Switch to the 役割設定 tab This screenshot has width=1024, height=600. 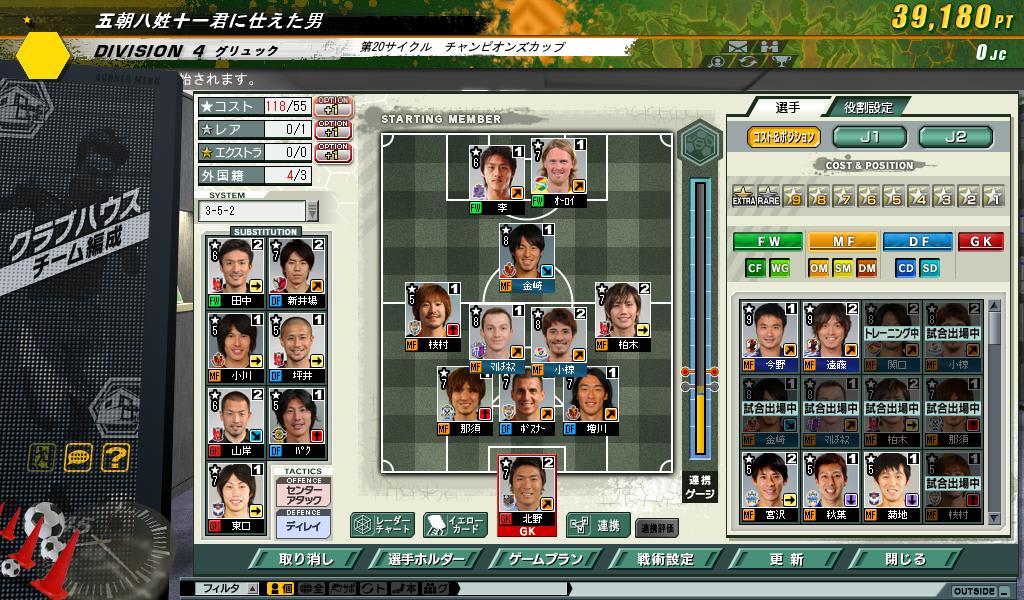point(867,107)
